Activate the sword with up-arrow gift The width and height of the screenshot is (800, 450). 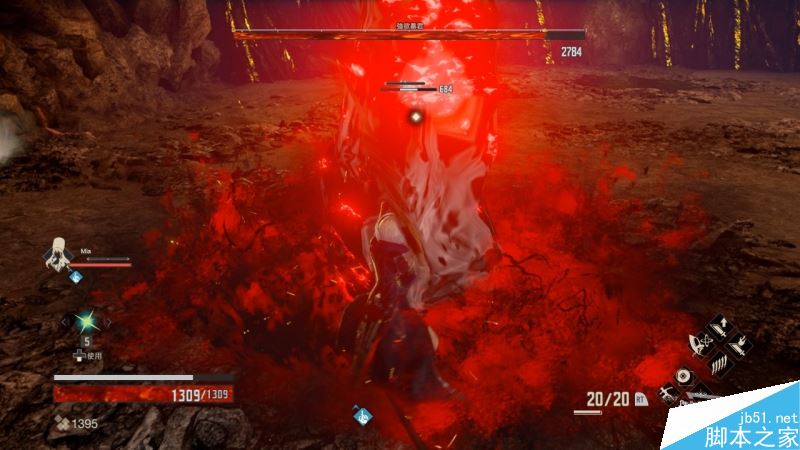click(x=722, y=329)
